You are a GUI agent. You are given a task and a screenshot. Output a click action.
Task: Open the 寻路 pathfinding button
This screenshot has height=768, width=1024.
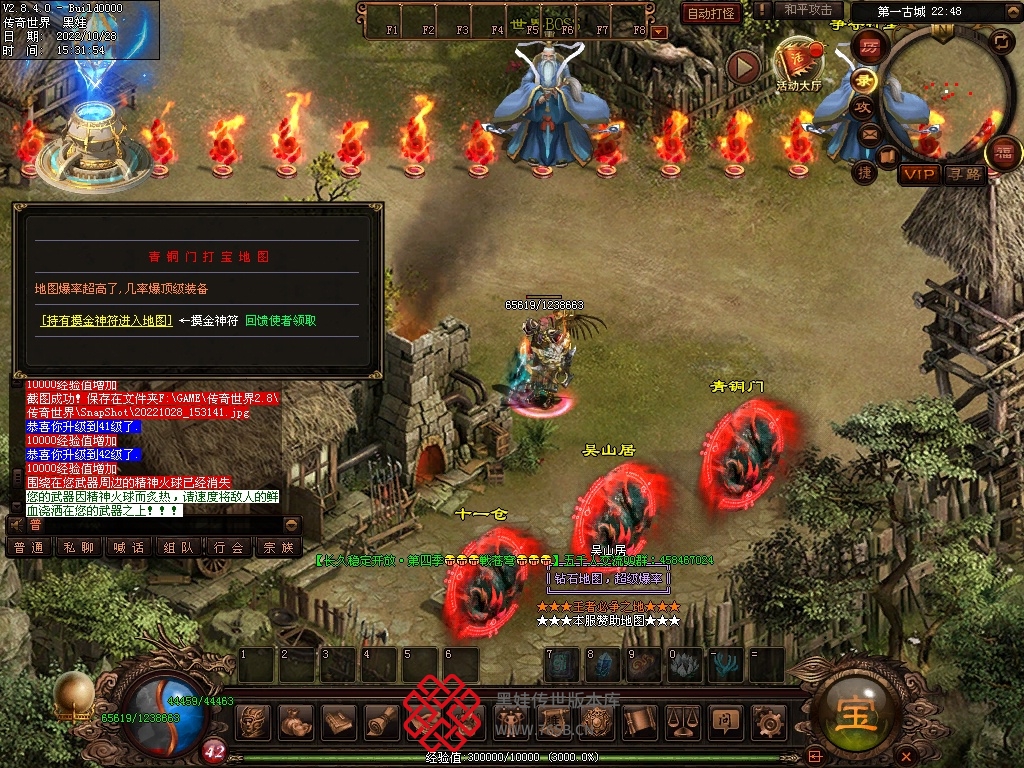click(x=965, y=174)
